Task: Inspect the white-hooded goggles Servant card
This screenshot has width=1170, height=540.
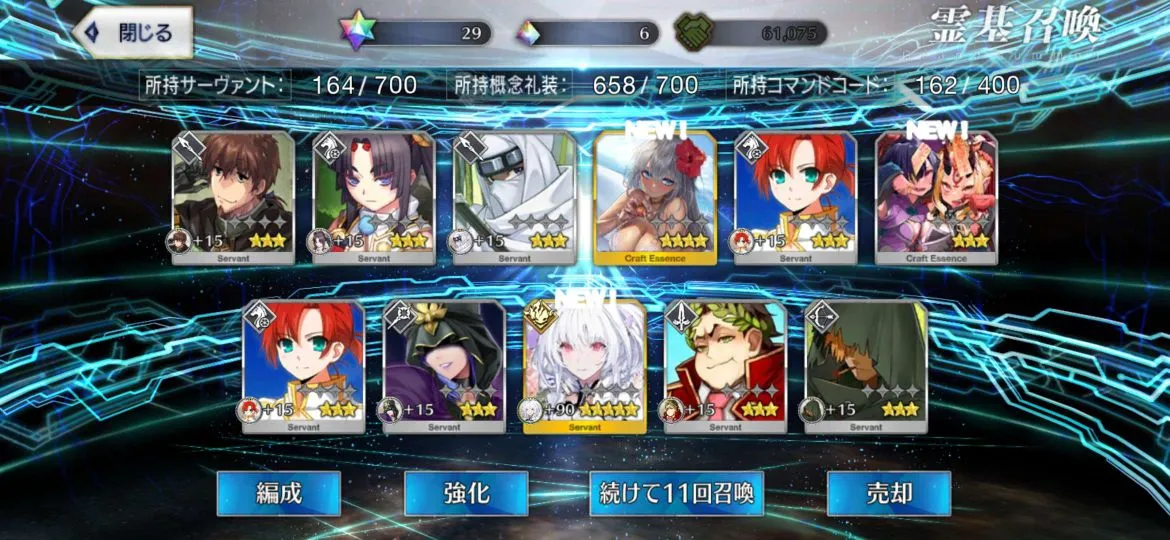Action: click(x=514, y=197)
